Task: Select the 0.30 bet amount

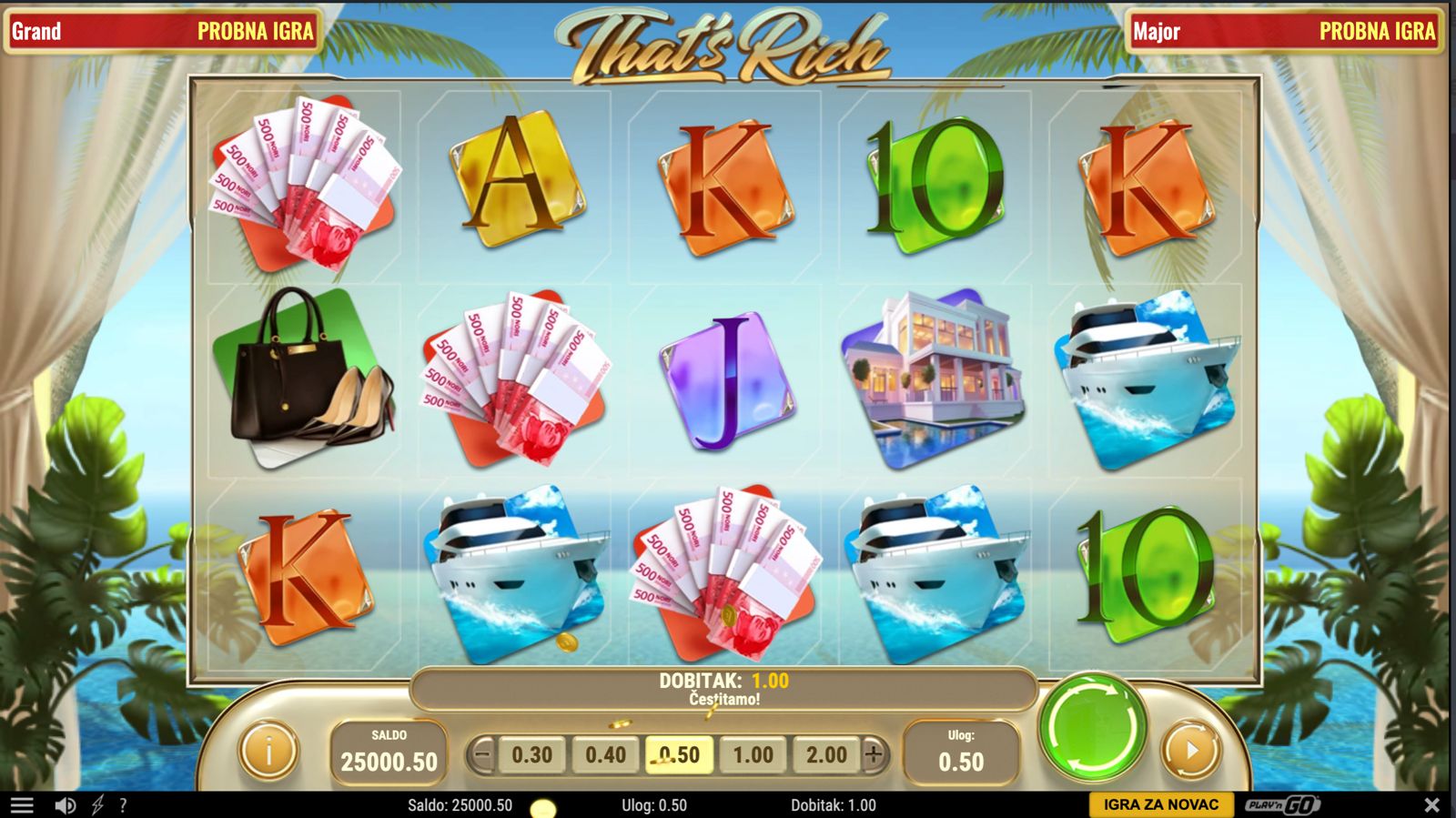Action: click(x=531, y=755)
